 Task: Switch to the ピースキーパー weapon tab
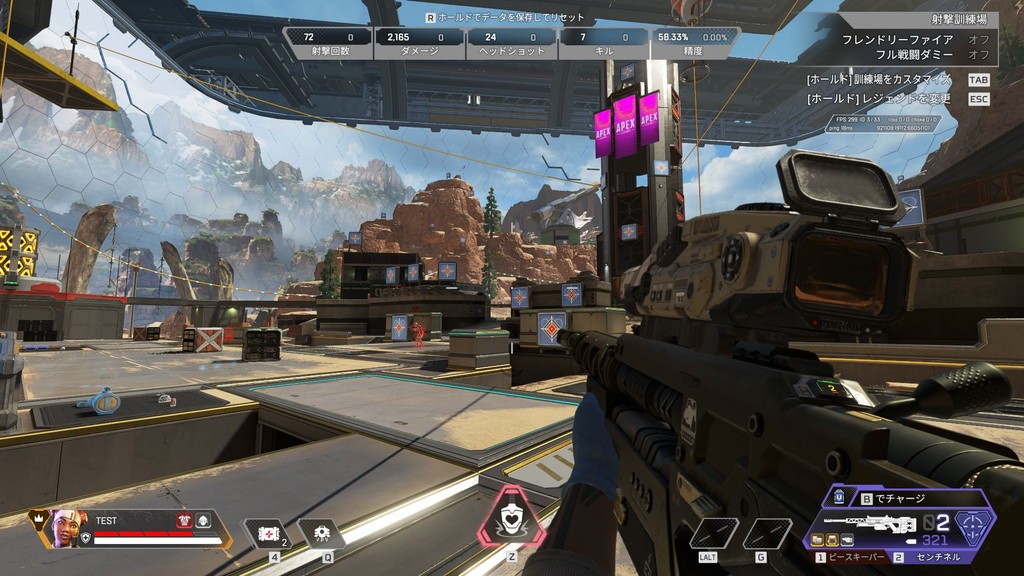(x=850, y=557)
